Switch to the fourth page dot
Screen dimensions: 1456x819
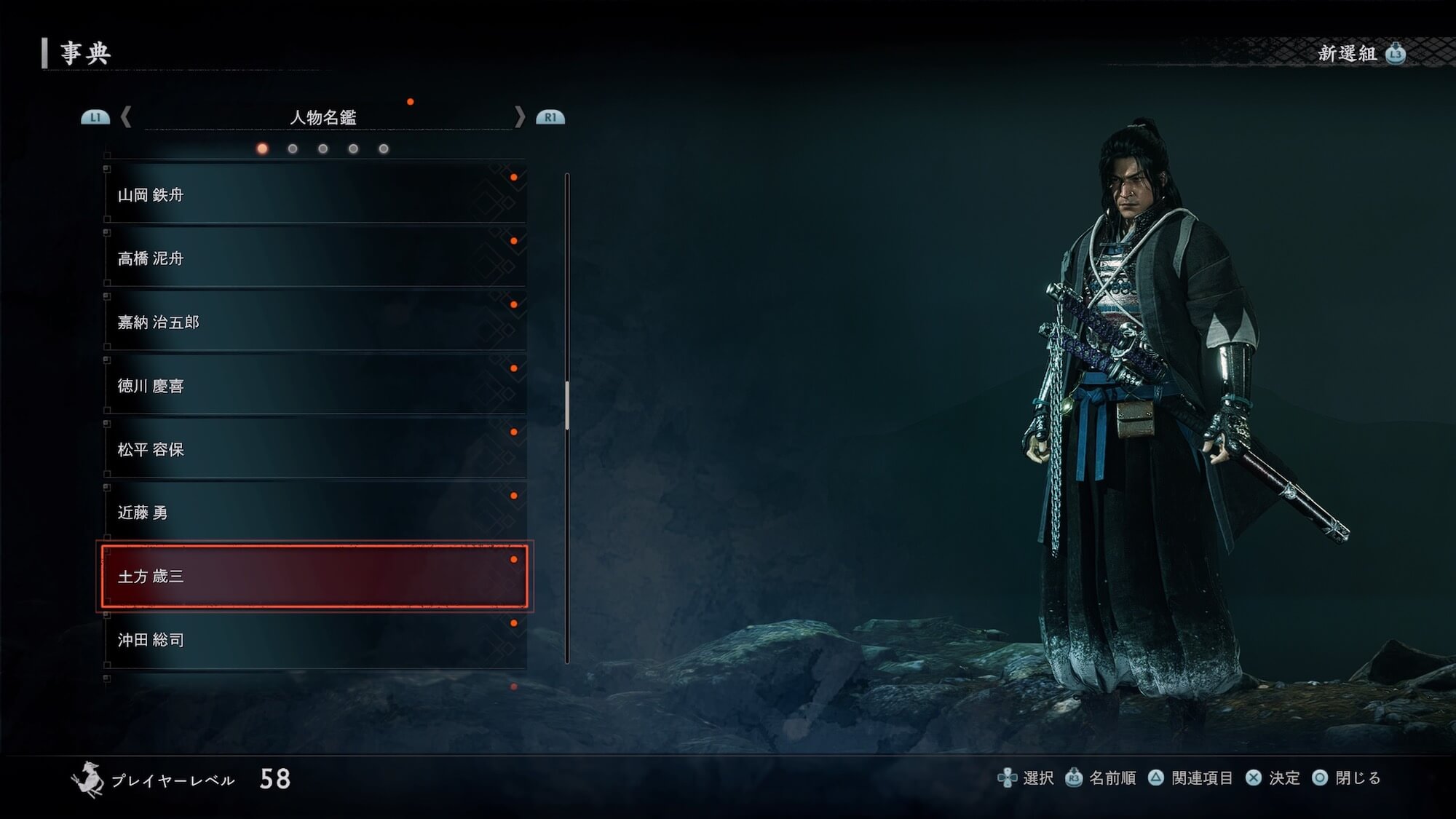(353, 149)
